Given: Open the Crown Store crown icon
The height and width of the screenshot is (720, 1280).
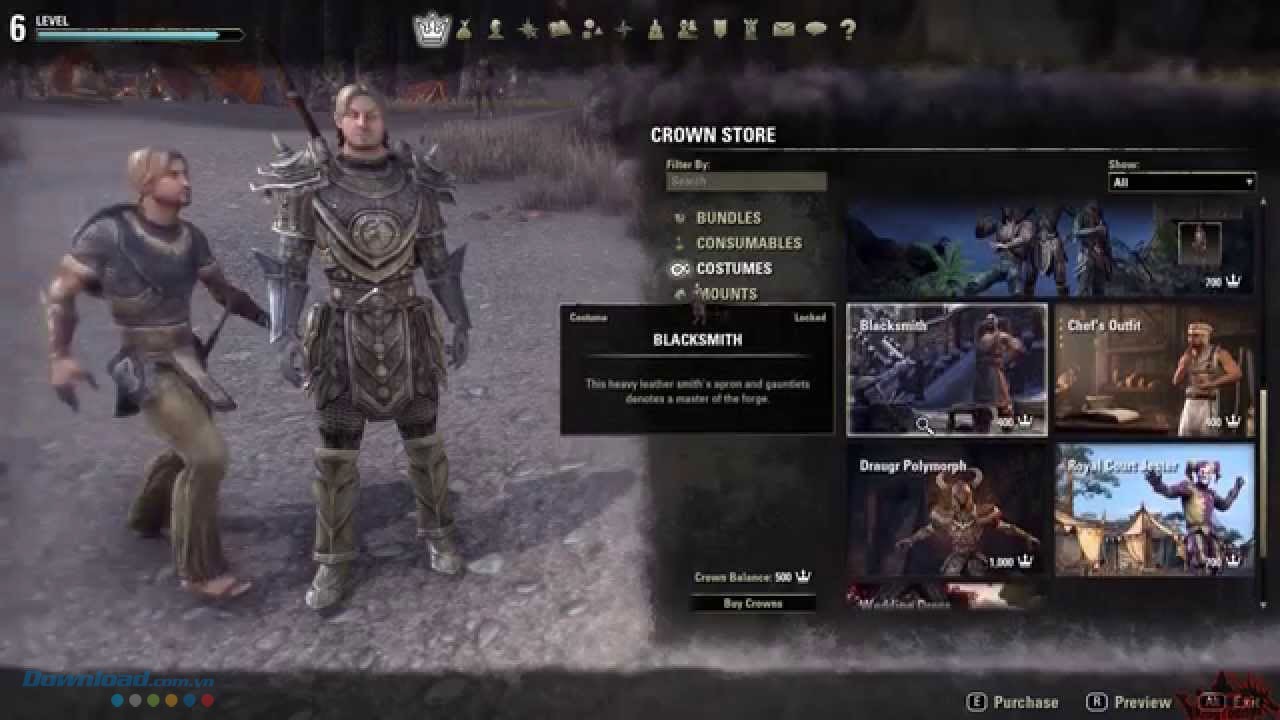Looking at the screenshot, I should click(x=433, y=29).
